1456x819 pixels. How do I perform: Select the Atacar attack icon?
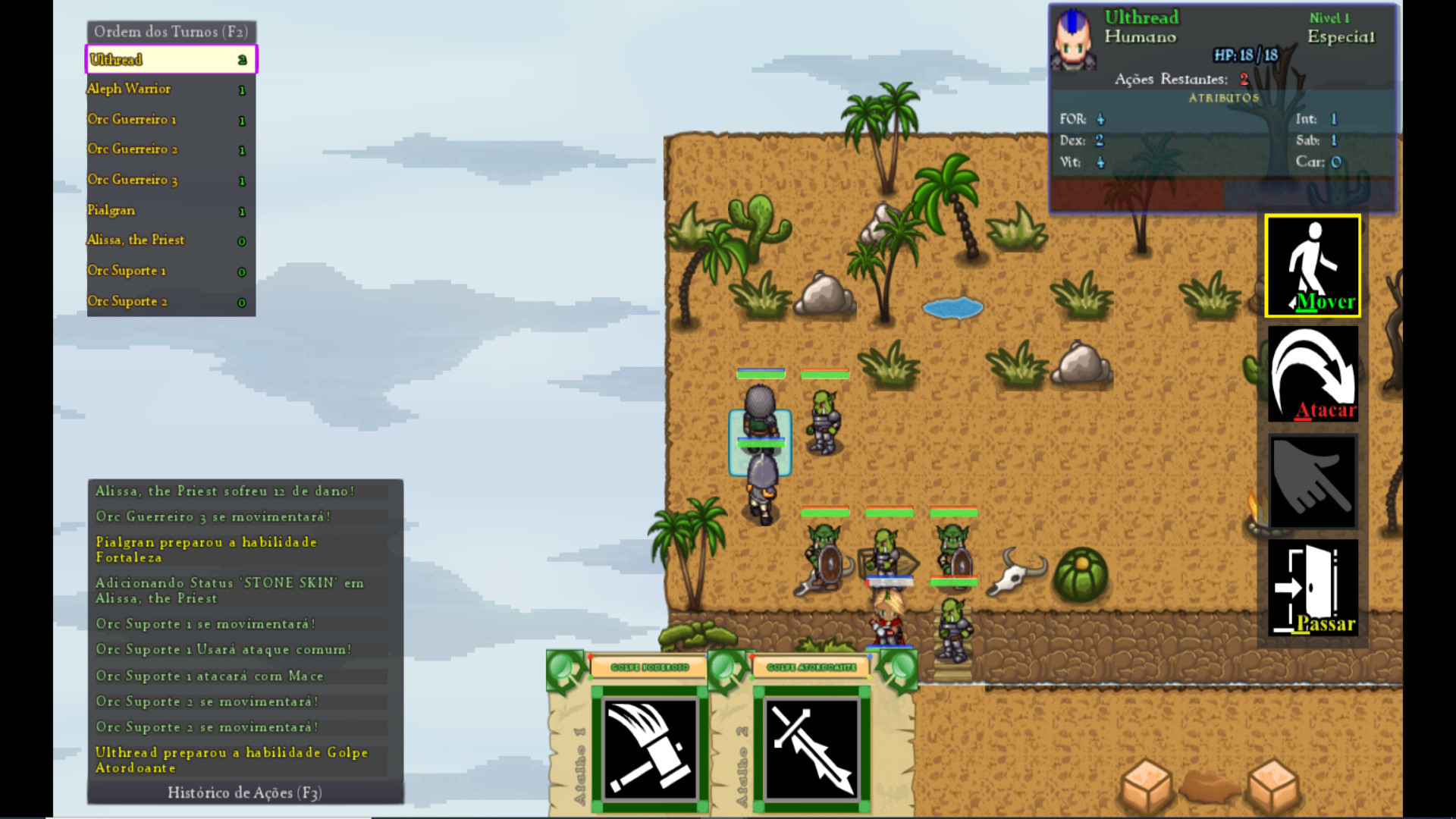pos(1312,375)
